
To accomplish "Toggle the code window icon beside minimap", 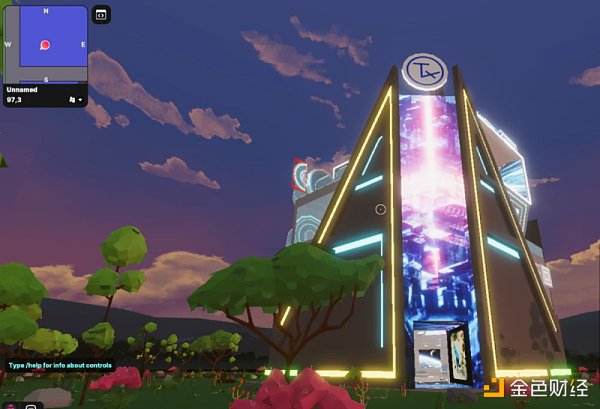I will coord(100,14).
